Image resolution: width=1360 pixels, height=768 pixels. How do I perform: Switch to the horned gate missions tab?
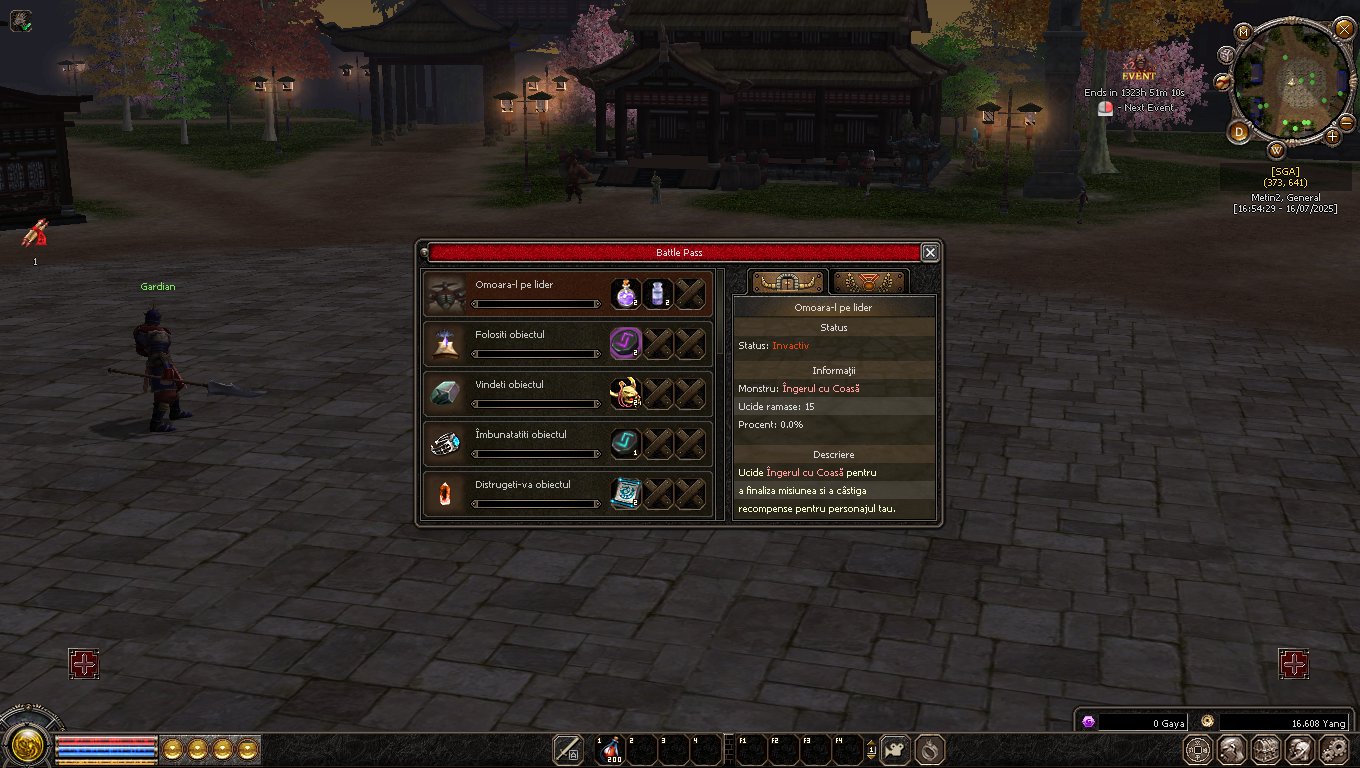click(788, 282)
